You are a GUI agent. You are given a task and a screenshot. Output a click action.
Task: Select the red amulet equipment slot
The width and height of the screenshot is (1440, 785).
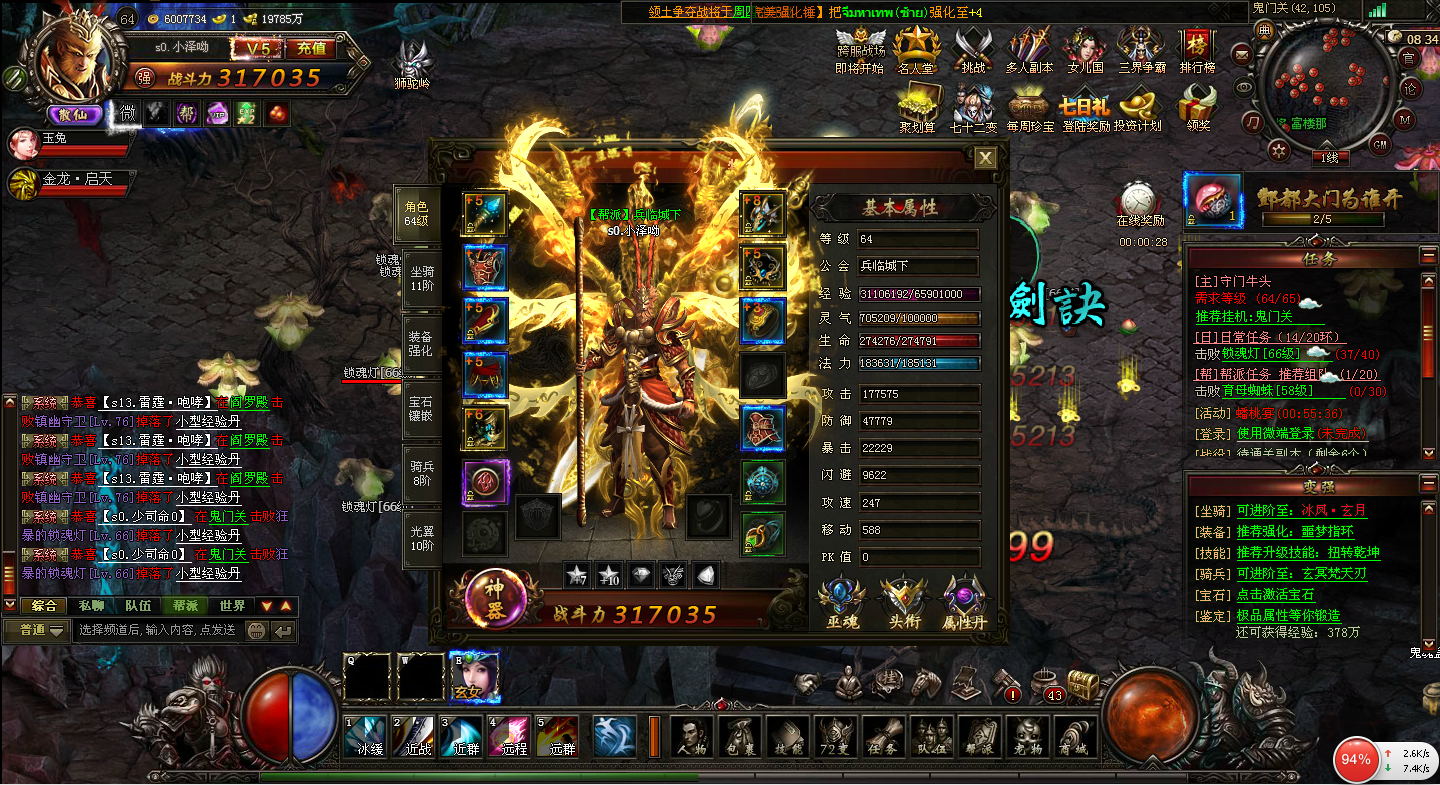click(x=485, y=482)
